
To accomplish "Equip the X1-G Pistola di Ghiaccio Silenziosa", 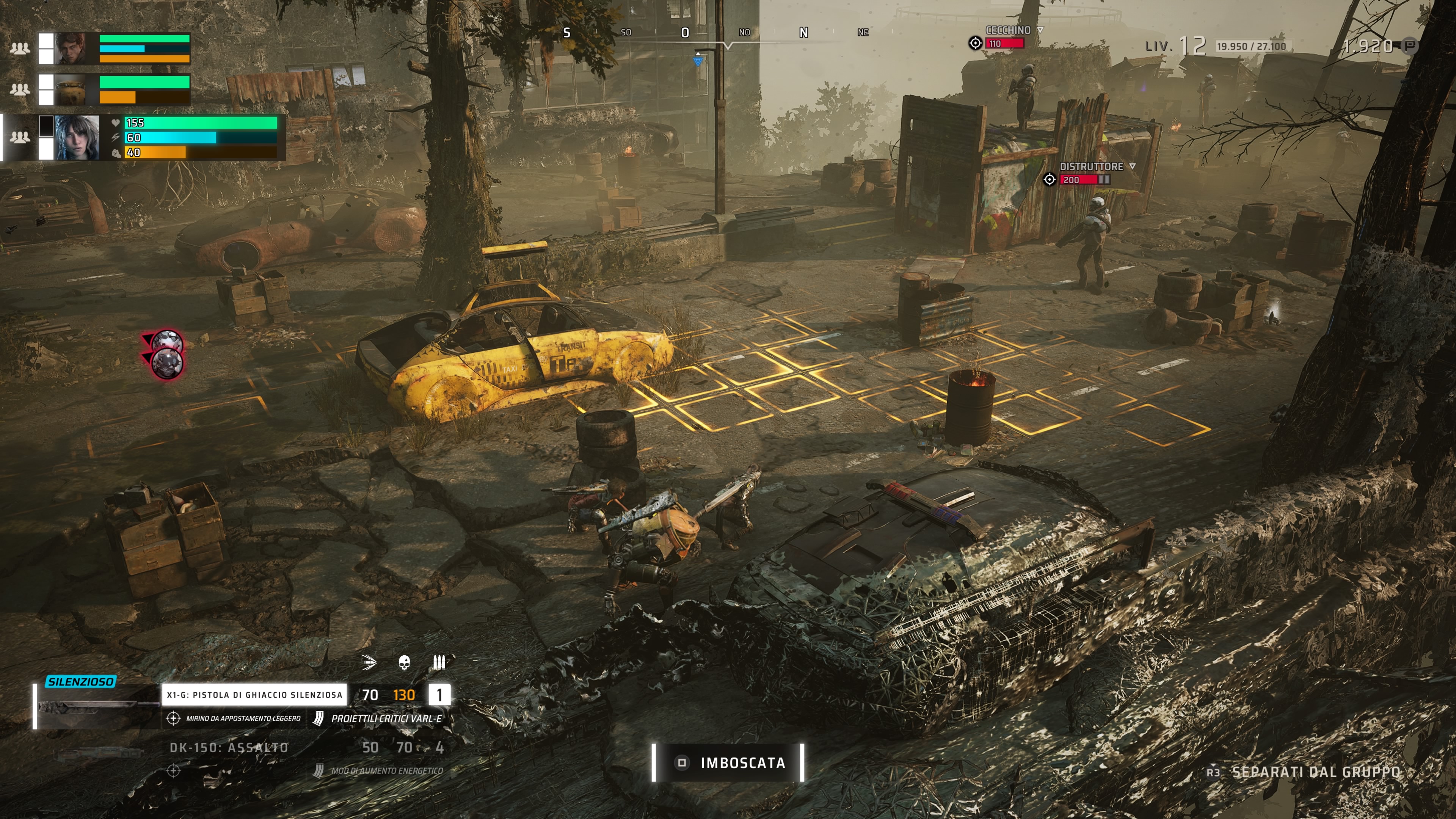I will click(254, 695).
